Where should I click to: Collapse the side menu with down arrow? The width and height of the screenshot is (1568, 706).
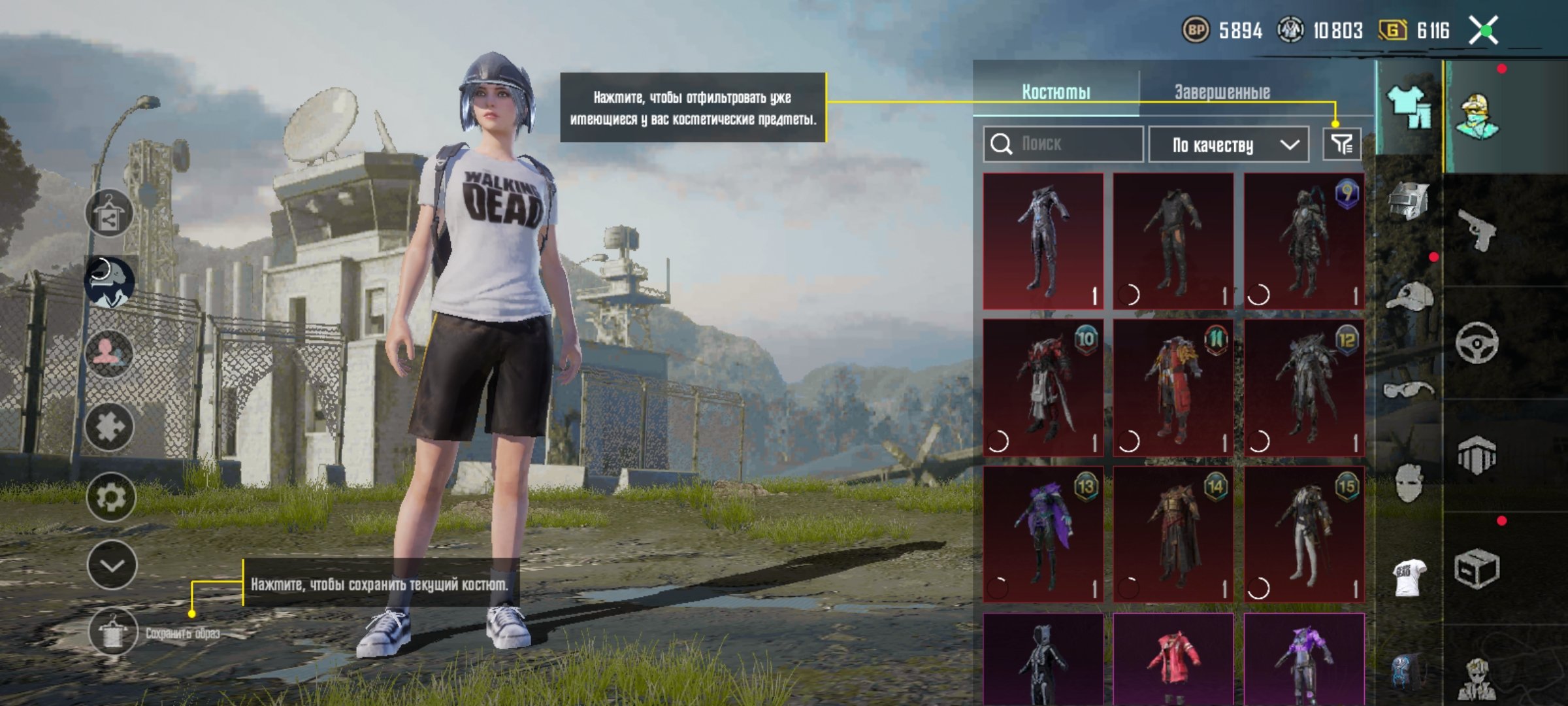112,565
